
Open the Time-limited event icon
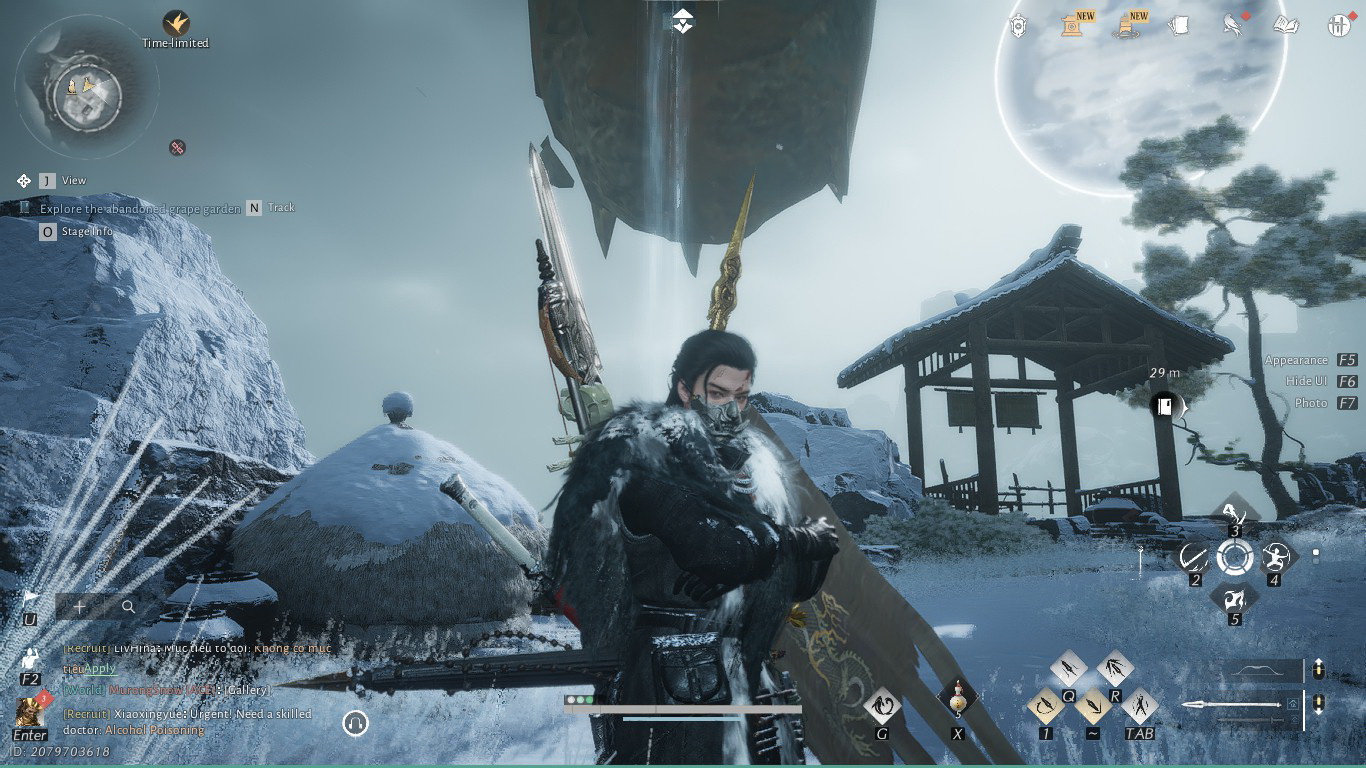click(x=176, y=23)
